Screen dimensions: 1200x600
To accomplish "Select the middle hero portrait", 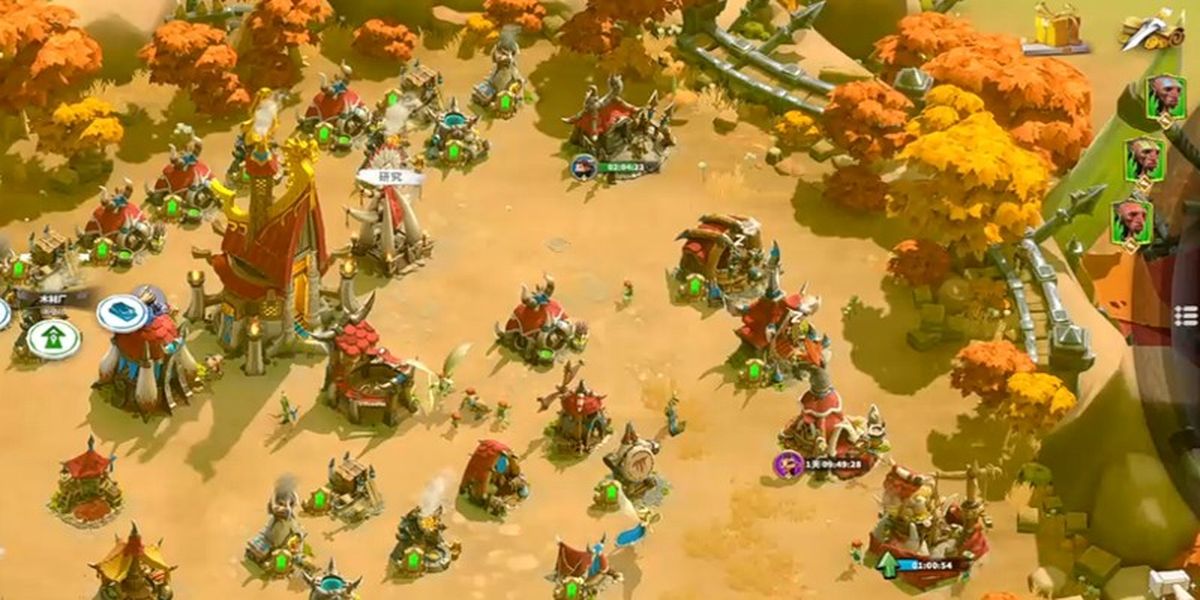I will [1146, 159].
